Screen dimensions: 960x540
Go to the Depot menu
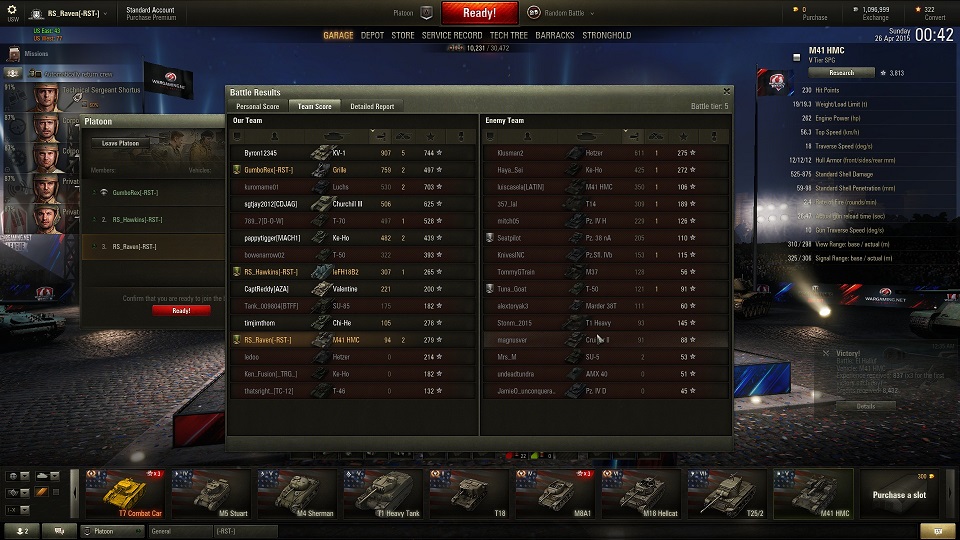click(372, 35)
